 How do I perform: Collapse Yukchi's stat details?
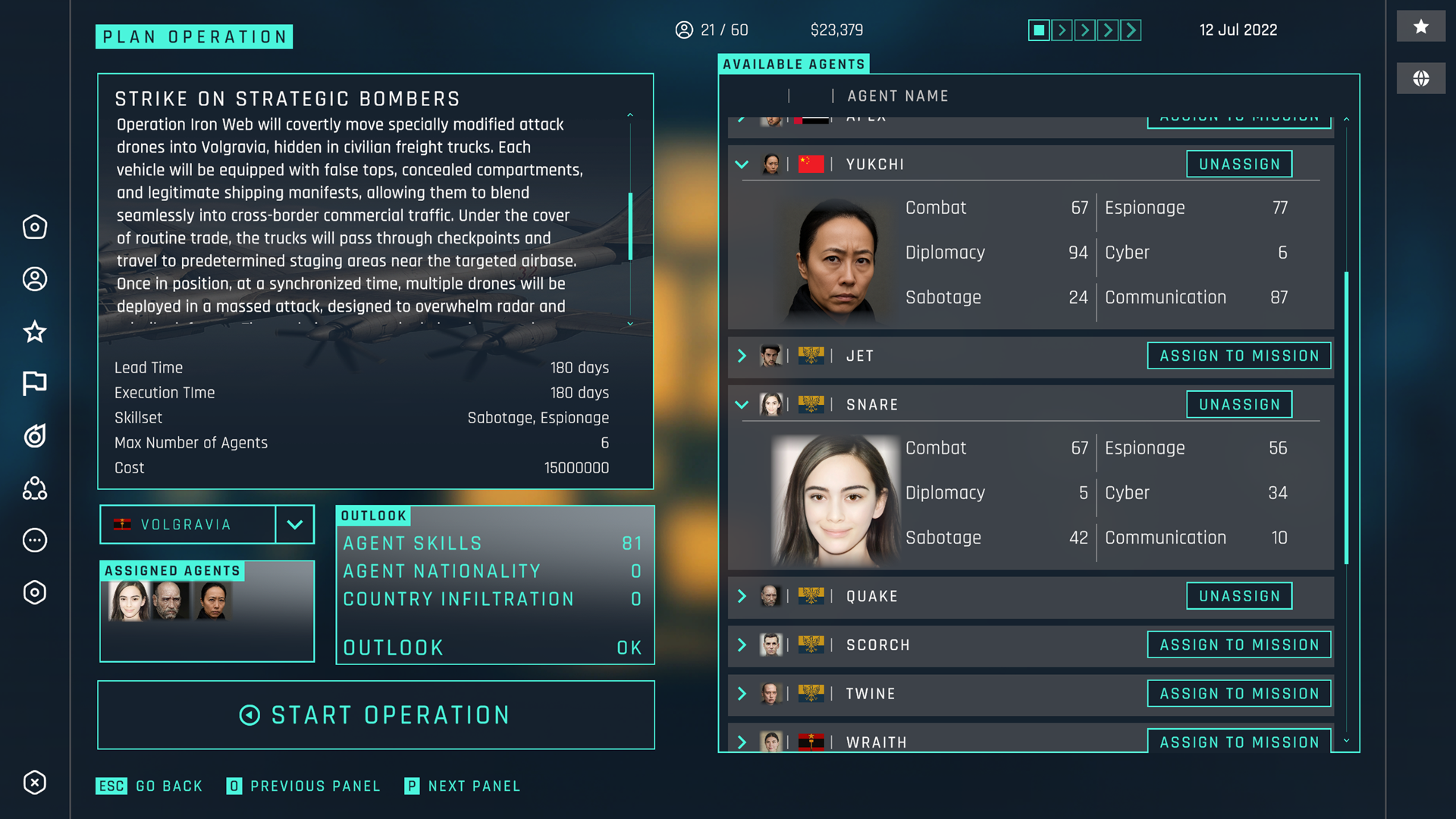pyautogui.click(x=742, y=164)
